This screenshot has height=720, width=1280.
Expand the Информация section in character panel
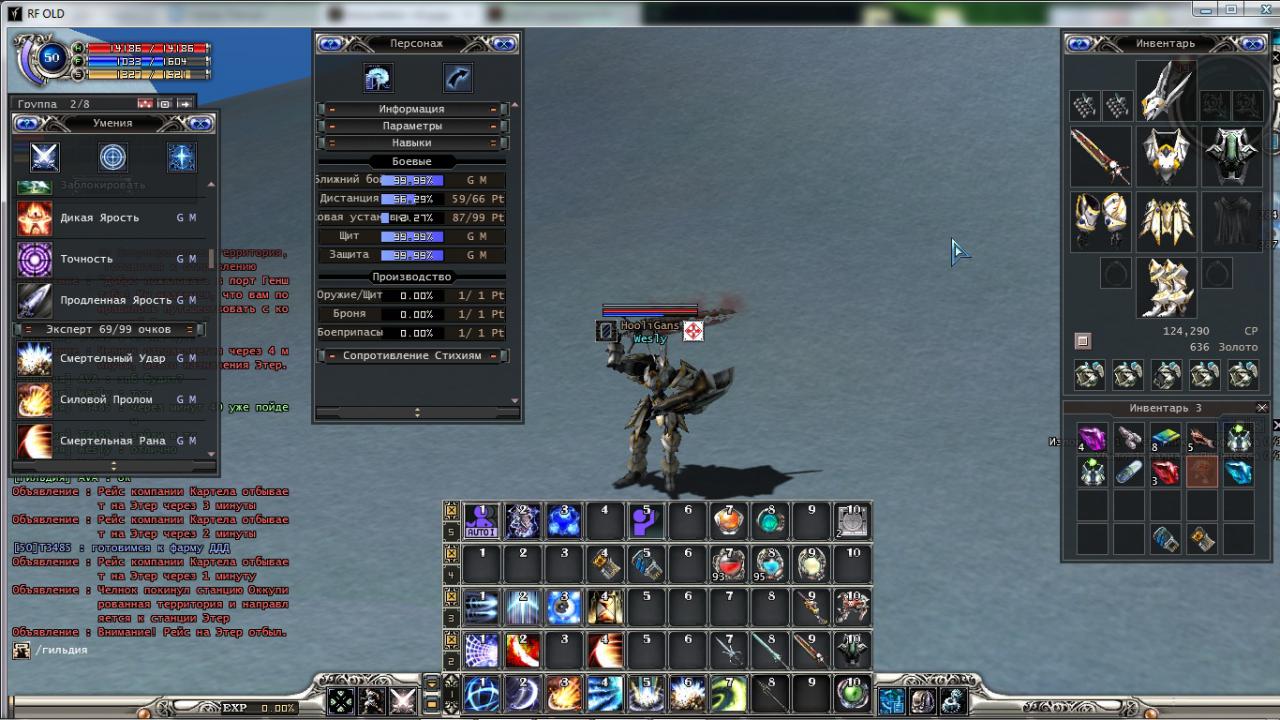tap(412, 109)
